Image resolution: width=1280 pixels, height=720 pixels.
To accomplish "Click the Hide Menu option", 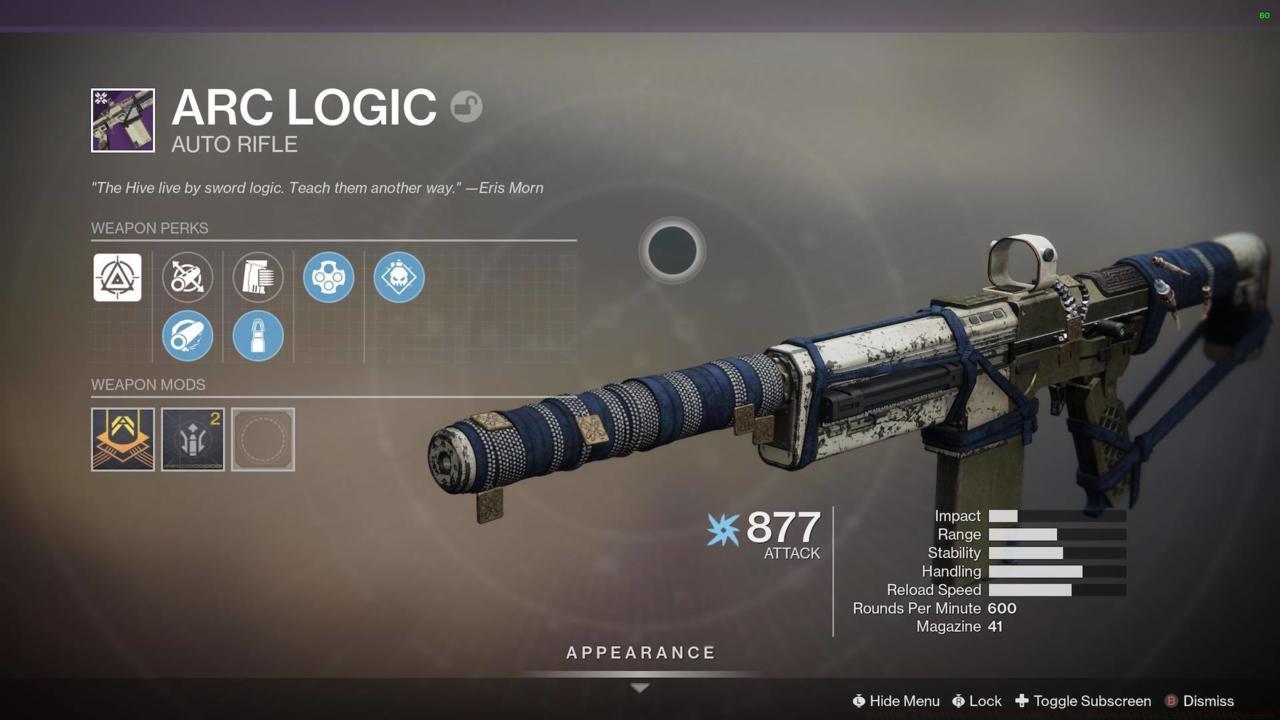I will (895, 701).
